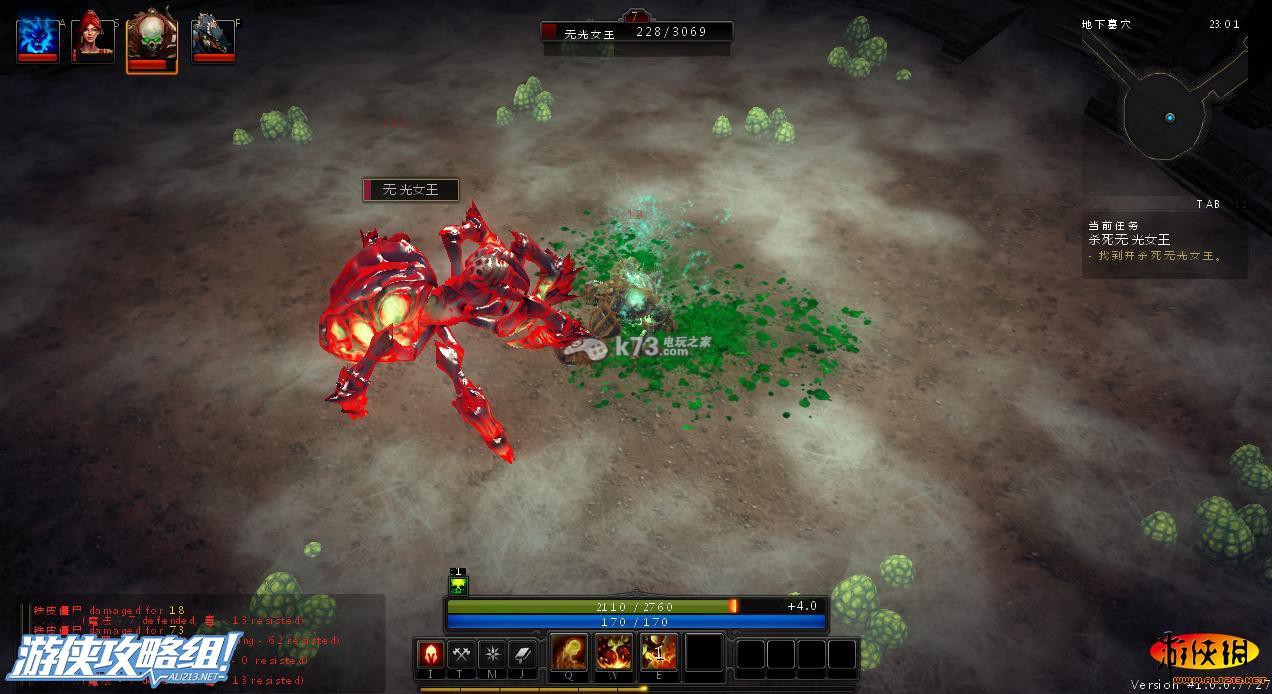
Task: Select the boss target frame at top
Action: coord(636,32)
